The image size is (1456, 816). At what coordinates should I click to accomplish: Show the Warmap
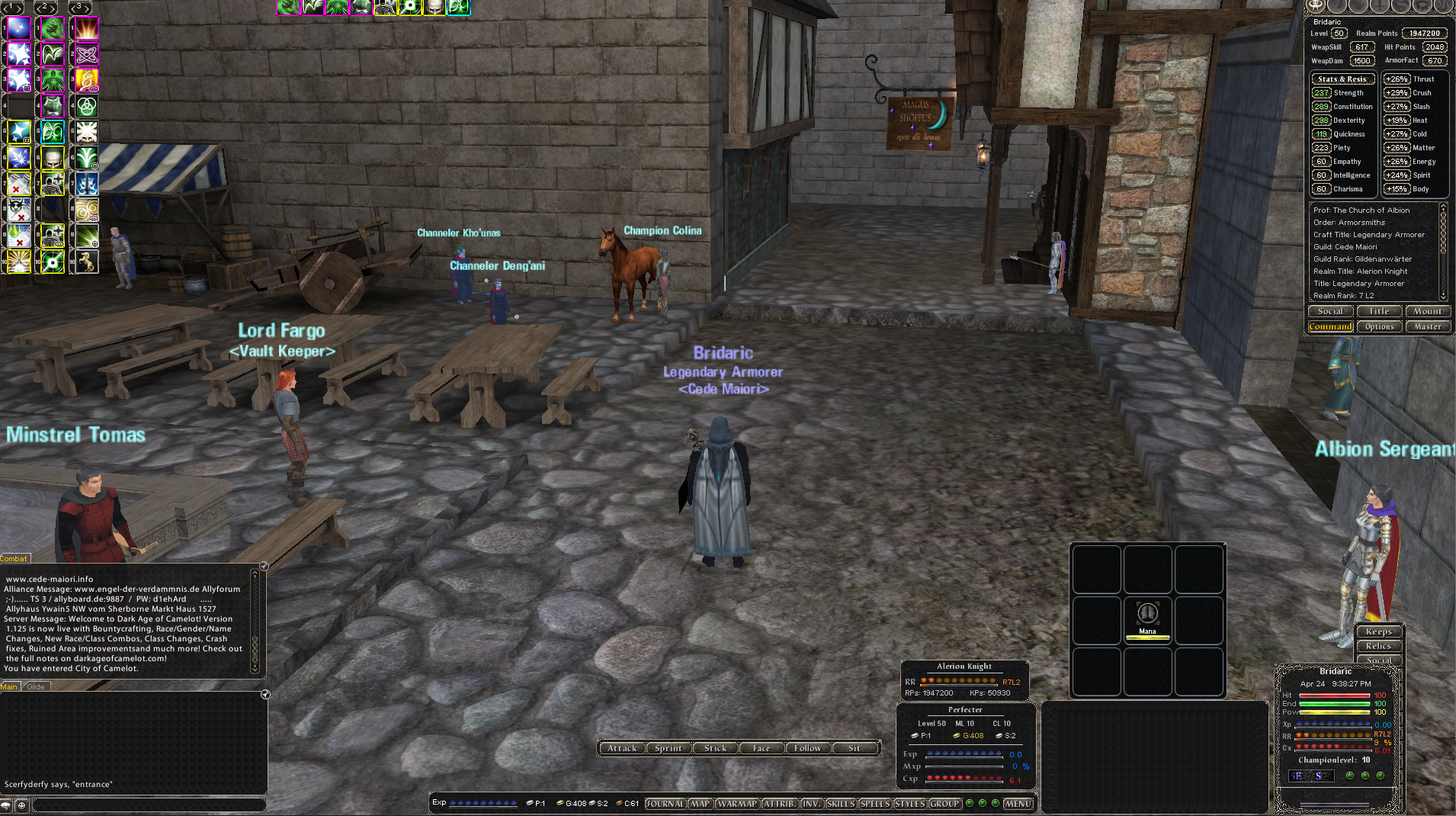pos(736,803)
